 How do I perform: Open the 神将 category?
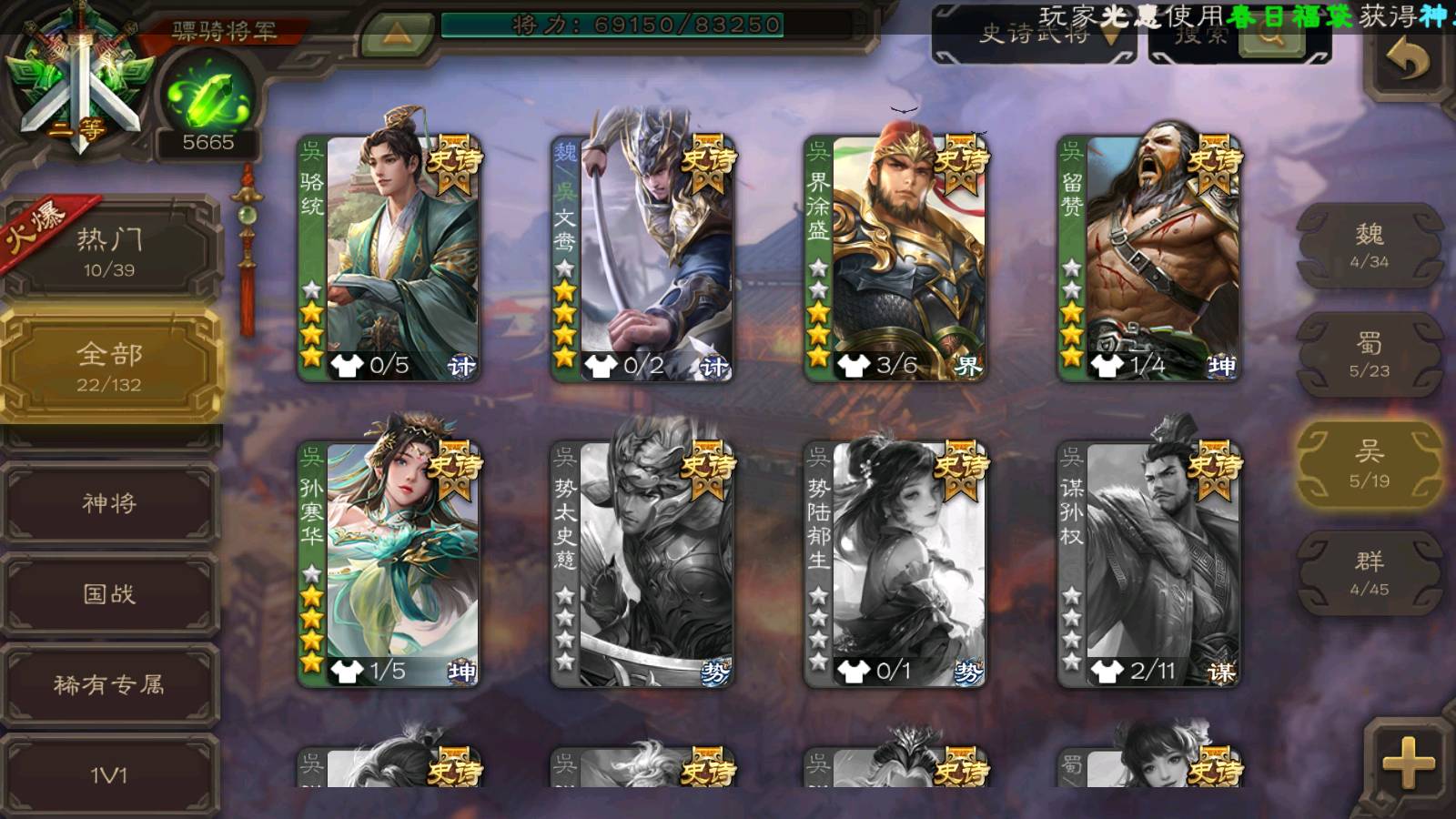click(109, 503)
